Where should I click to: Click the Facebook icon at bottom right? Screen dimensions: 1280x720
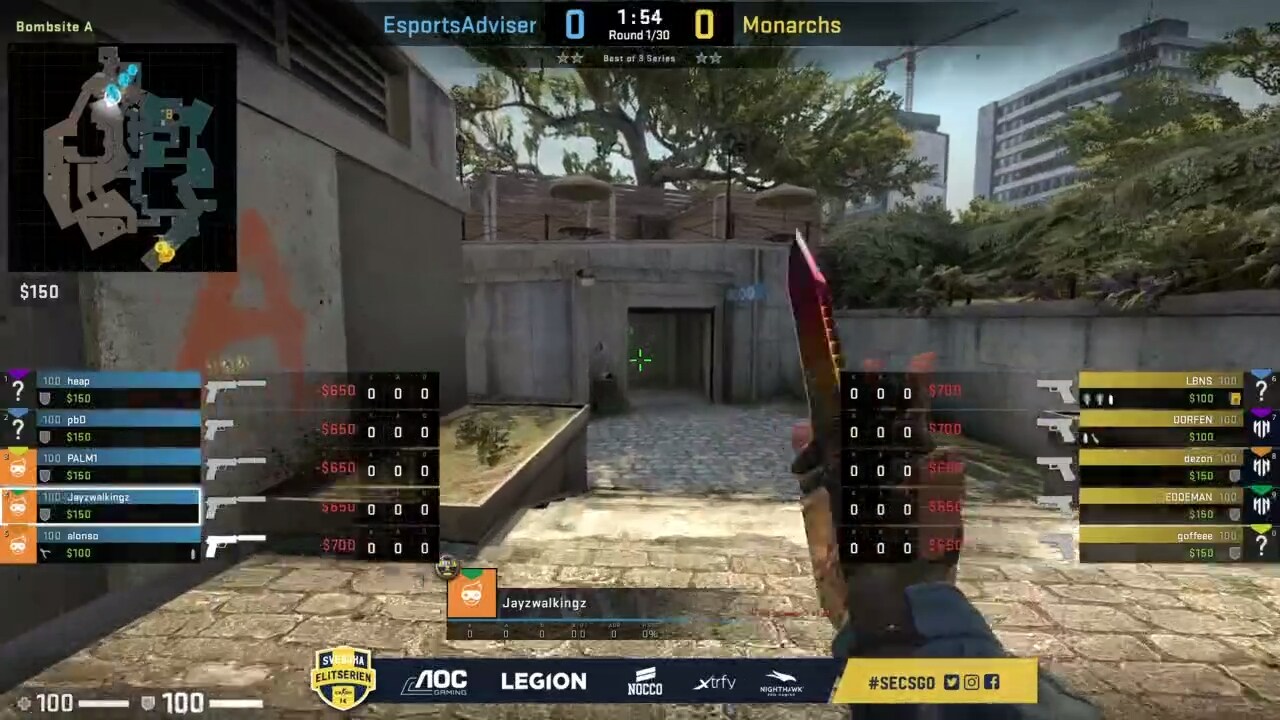point(992,682)
